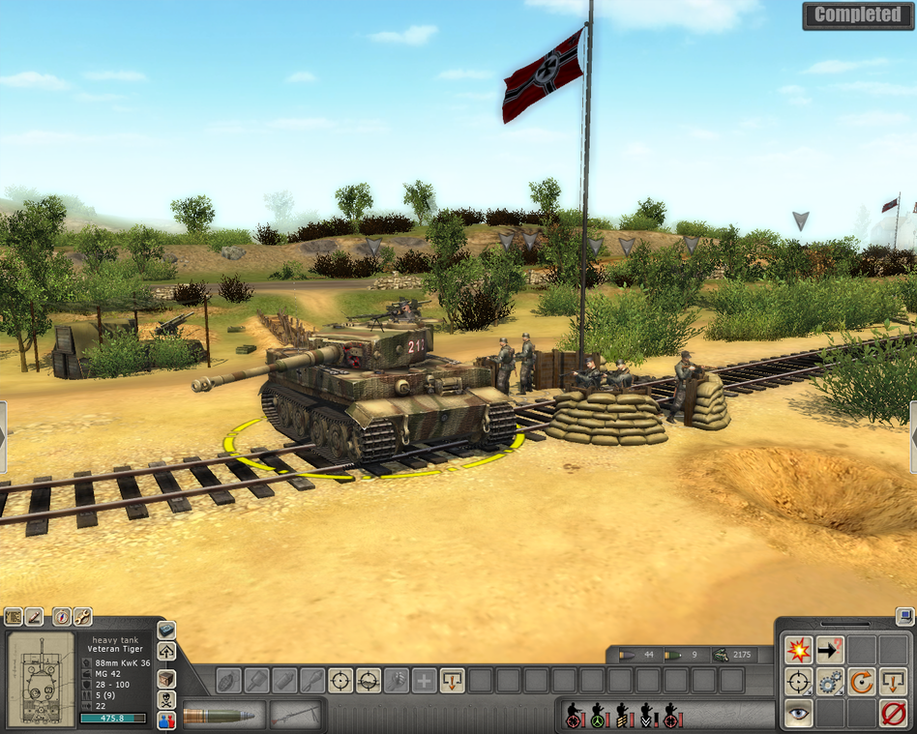Toggle the red and blue crew icon

166,719
